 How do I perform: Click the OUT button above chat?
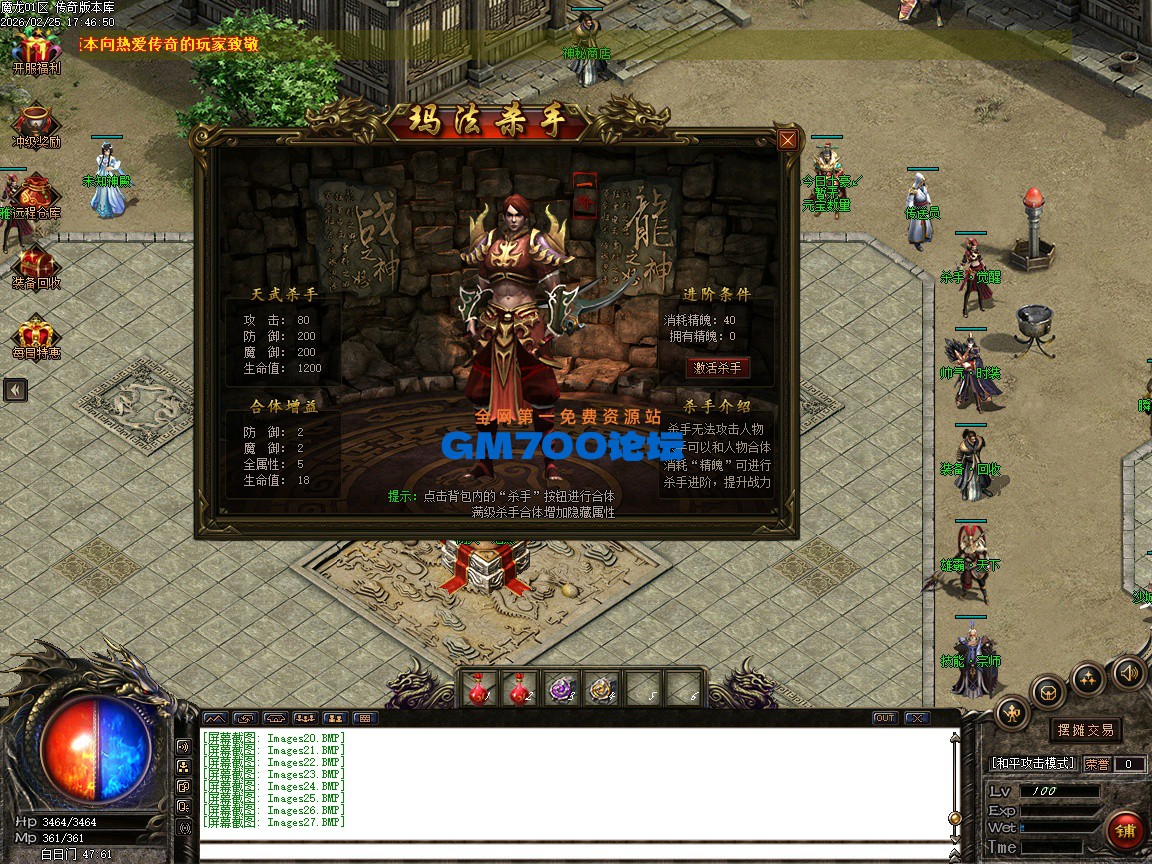885,718
